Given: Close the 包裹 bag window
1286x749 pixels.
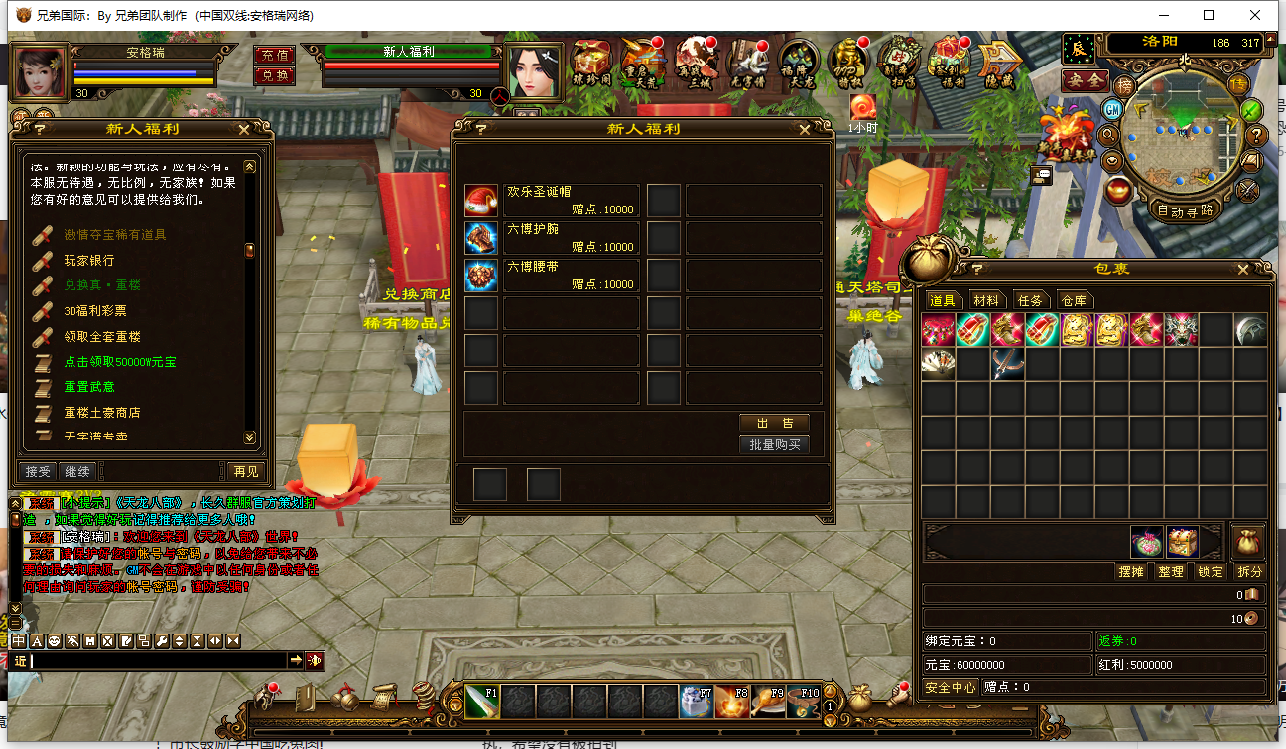Looking at the screenshot, I should [1243, 269].
